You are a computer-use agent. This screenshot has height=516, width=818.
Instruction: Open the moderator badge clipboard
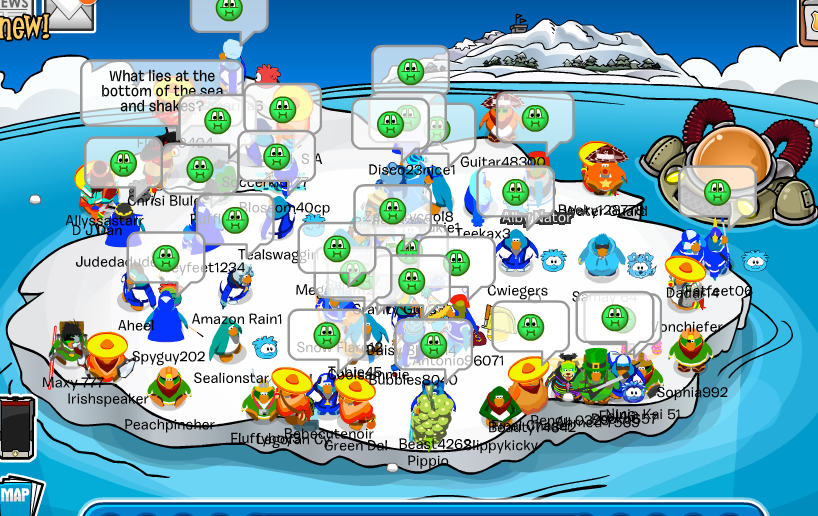(x=809, y=22)
